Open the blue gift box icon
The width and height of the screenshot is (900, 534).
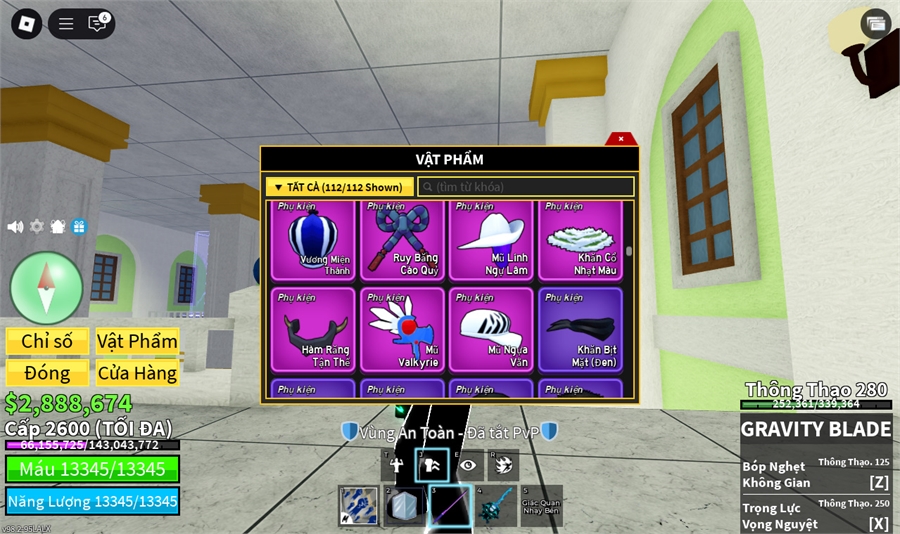(79, 227)
